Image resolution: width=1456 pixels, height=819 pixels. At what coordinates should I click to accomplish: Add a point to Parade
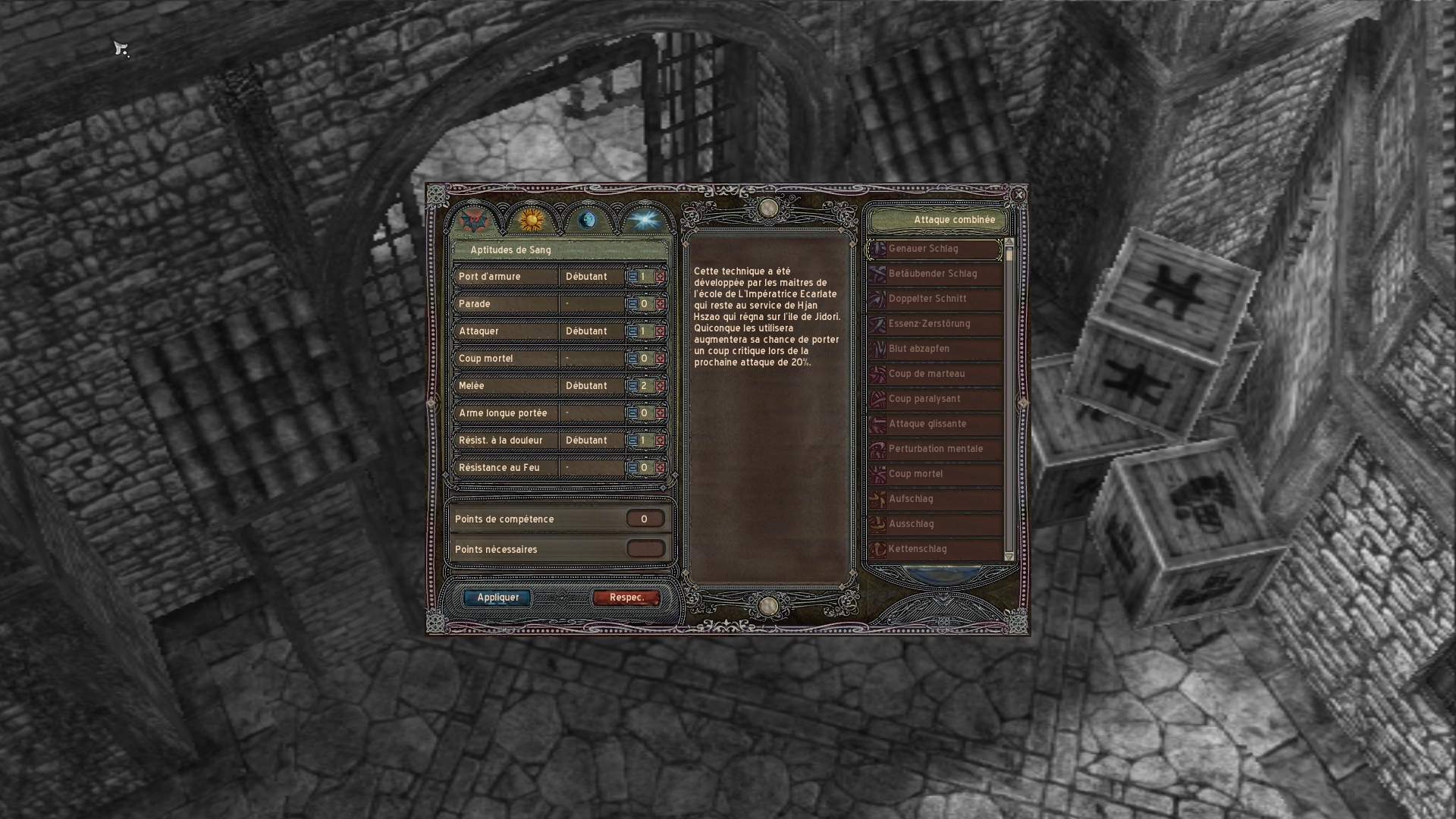click(x=660, y=304)
